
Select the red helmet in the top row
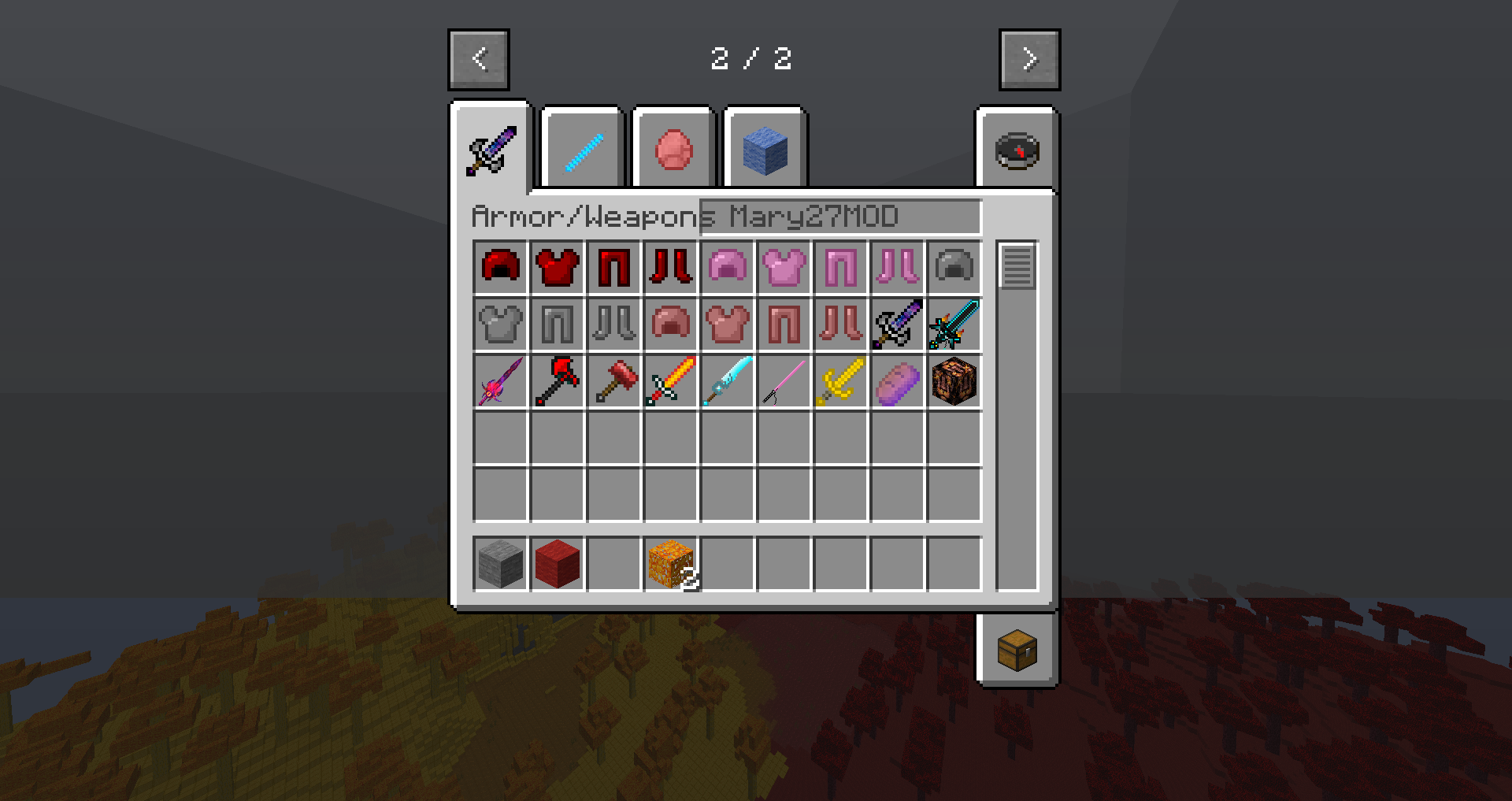click(x=501, y=267)
